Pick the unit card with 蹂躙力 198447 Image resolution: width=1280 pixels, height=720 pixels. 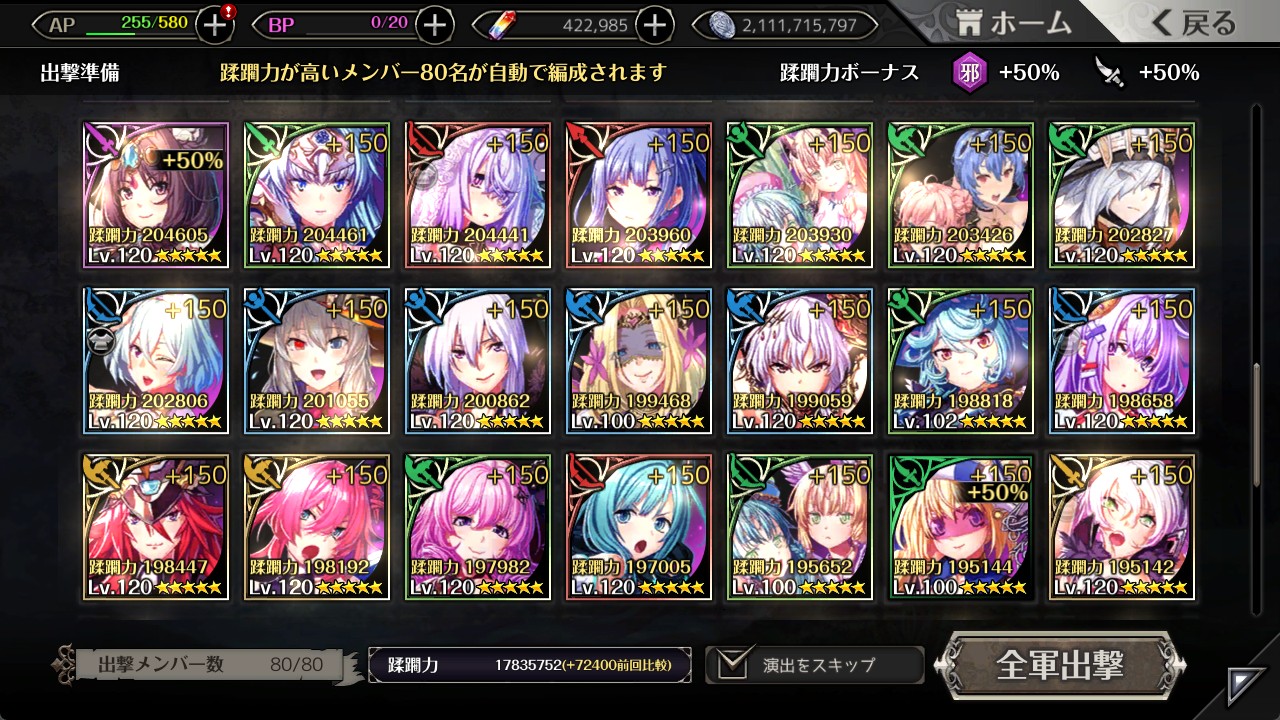point(156,527)
